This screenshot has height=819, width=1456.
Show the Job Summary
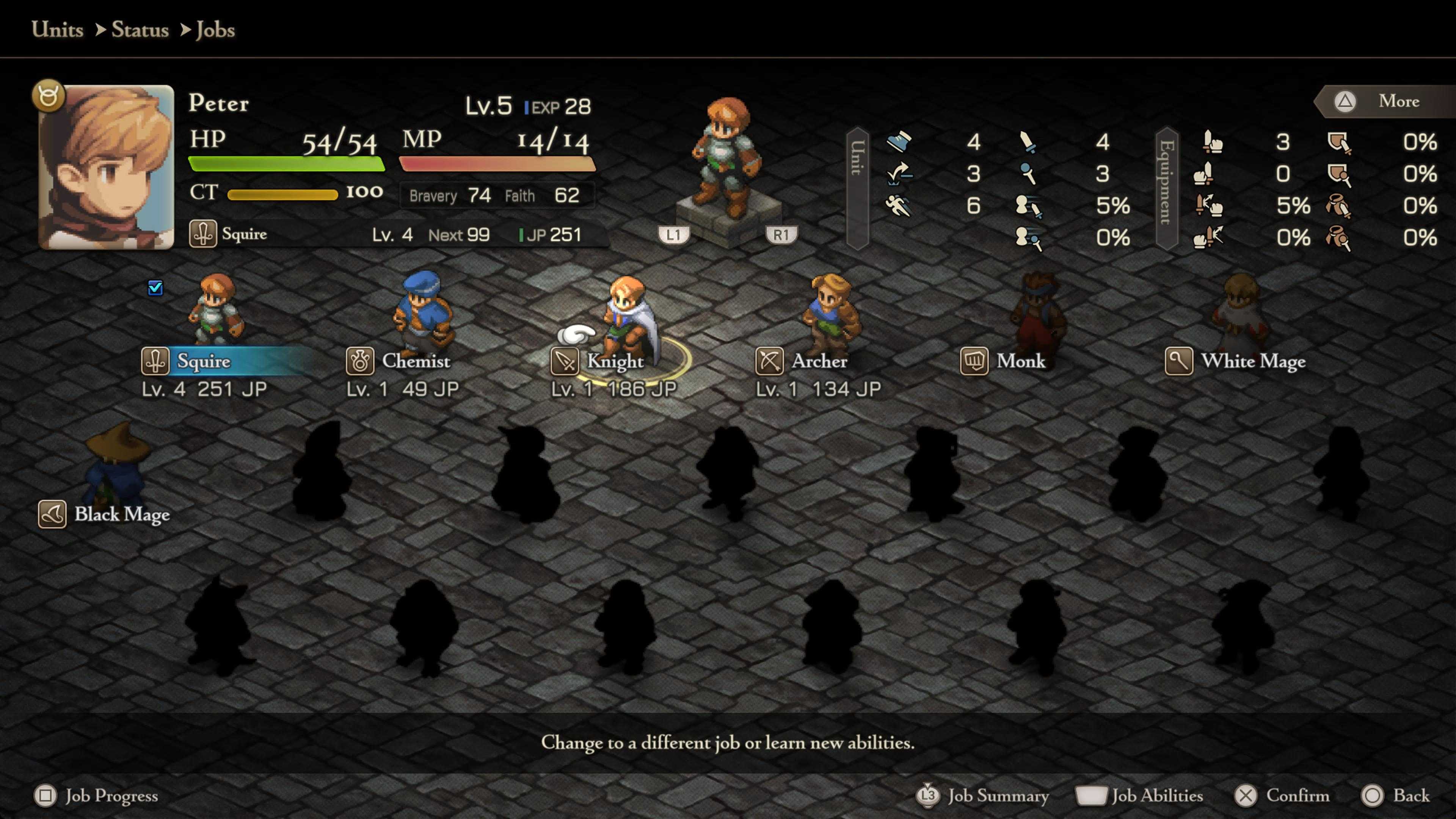[x=984, y=796]
